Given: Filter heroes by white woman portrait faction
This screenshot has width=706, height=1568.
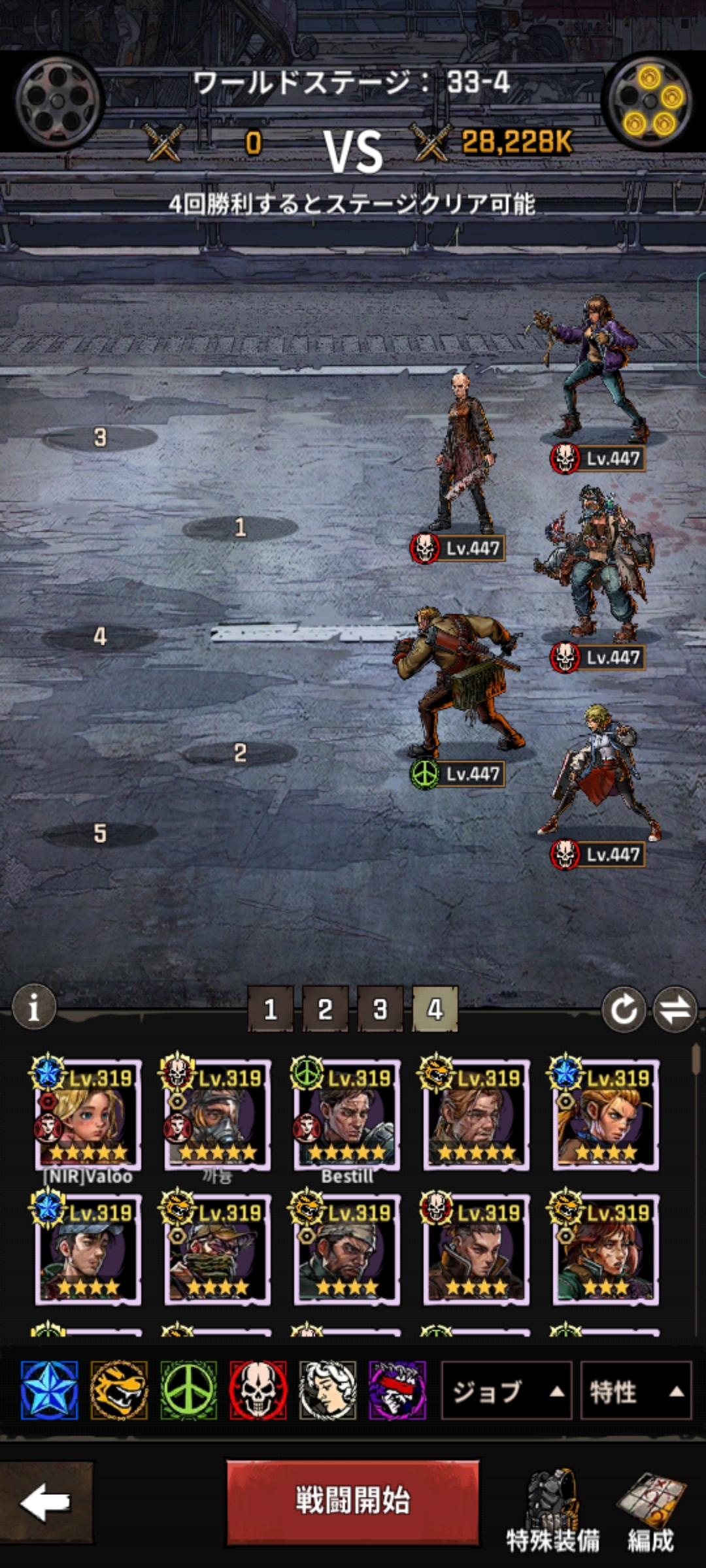Looking at the screenshot, I should [328, 1390].
